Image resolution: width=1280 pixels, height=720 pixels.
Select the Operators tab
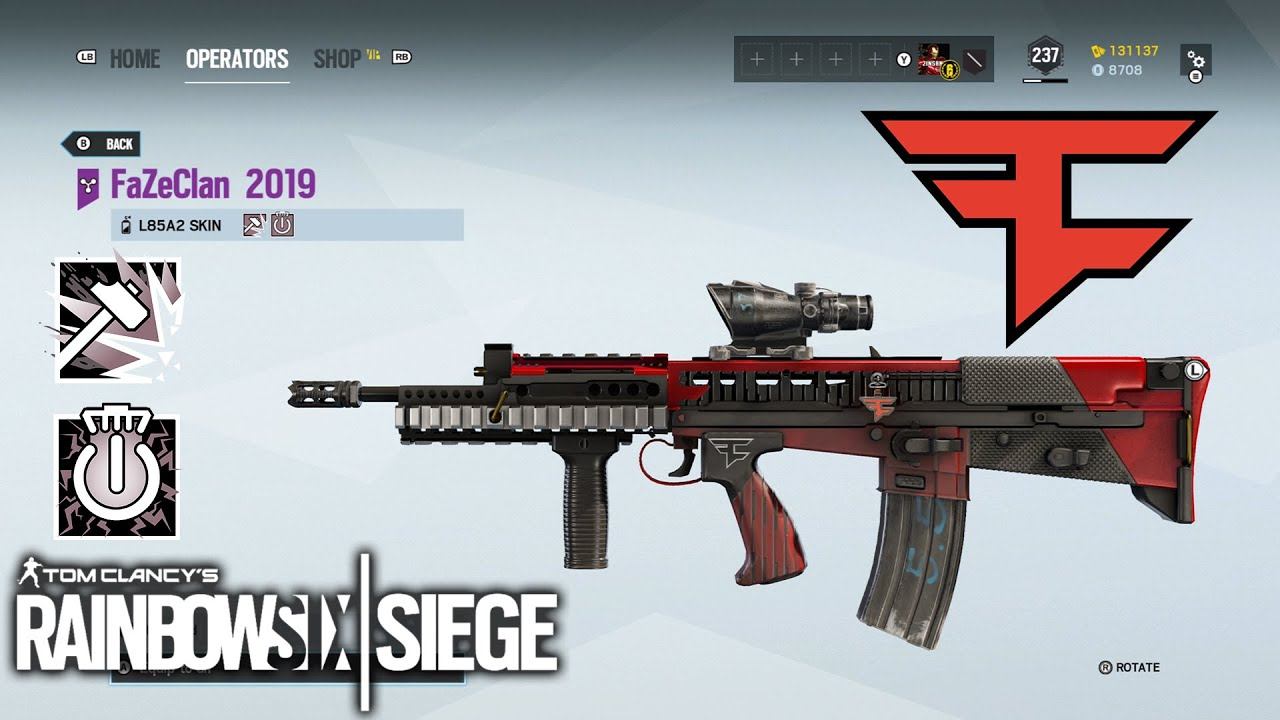(237, 59)
